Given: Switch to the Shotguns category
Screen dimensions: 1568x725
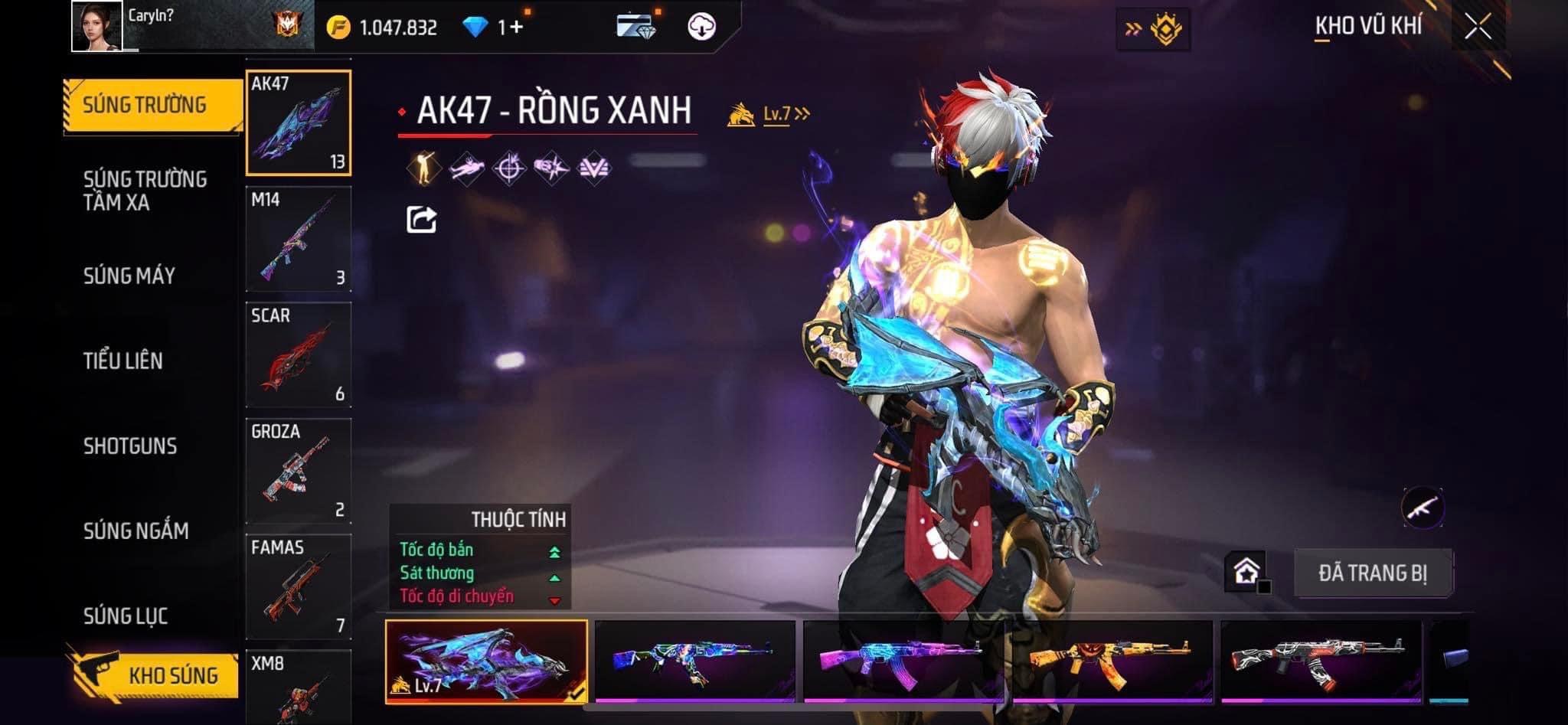Looking at the screenshot, I should click(130, 446).
